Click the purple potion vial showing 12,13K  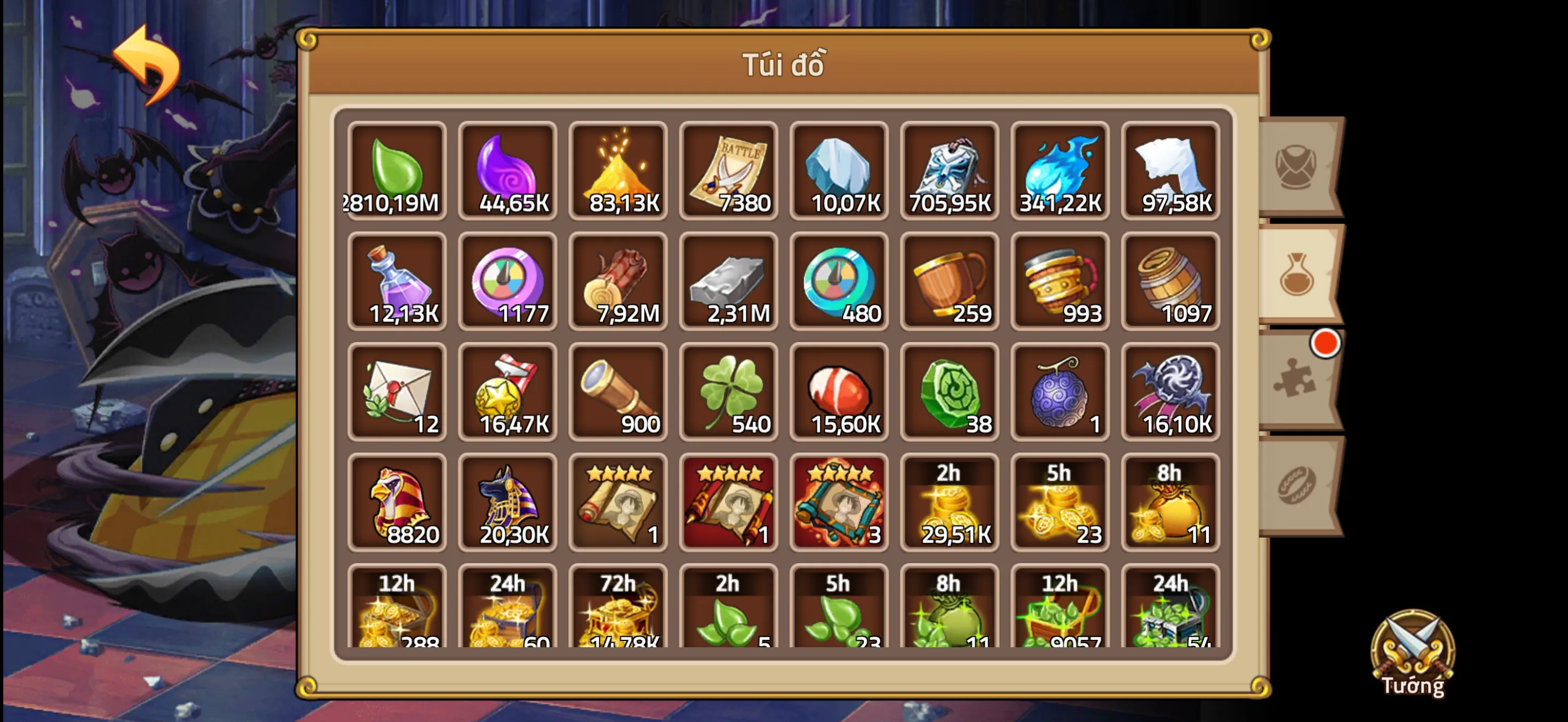coord(397,282)
